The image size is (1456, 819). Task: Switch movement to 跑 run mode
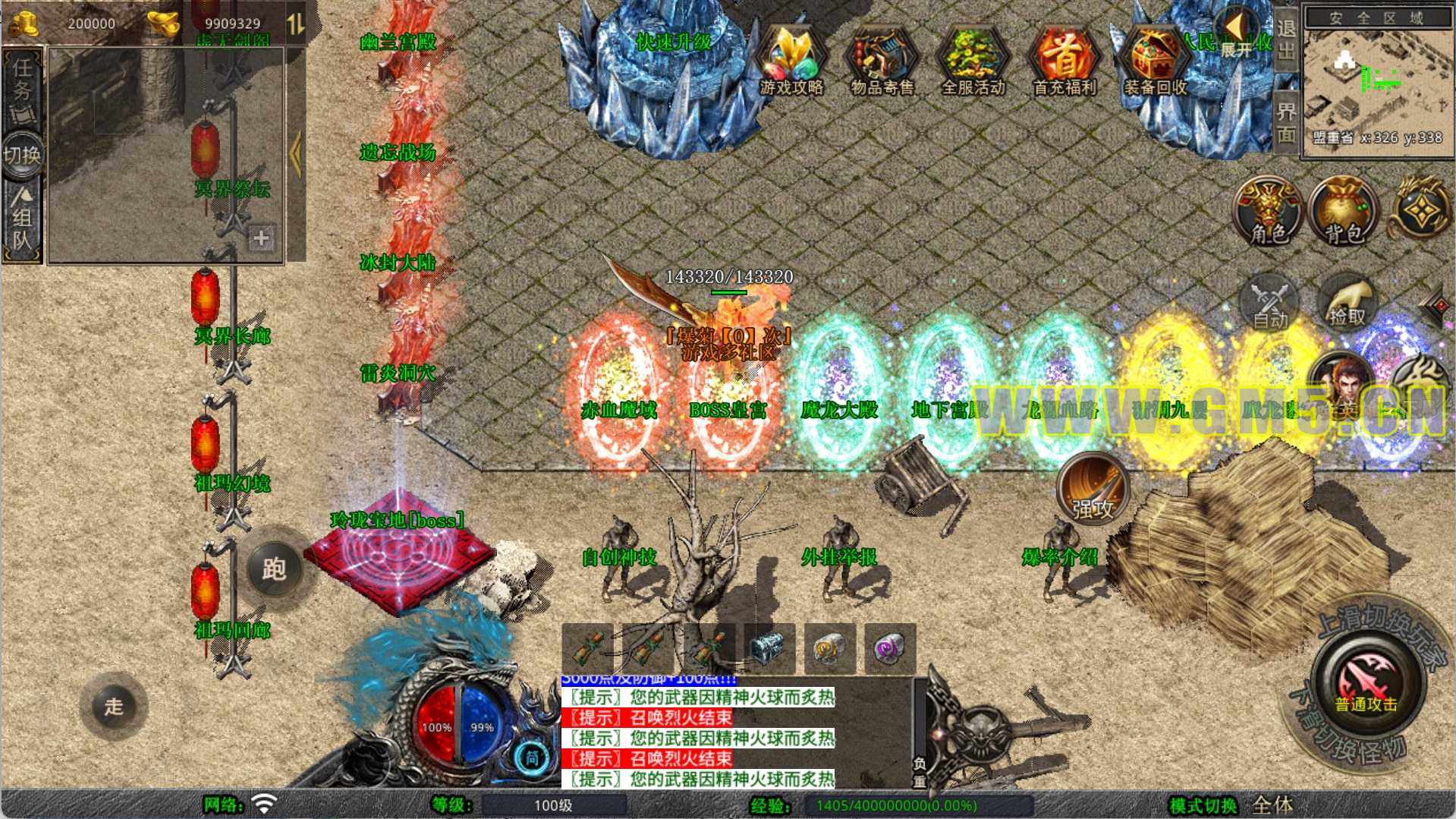click(274, 569)
